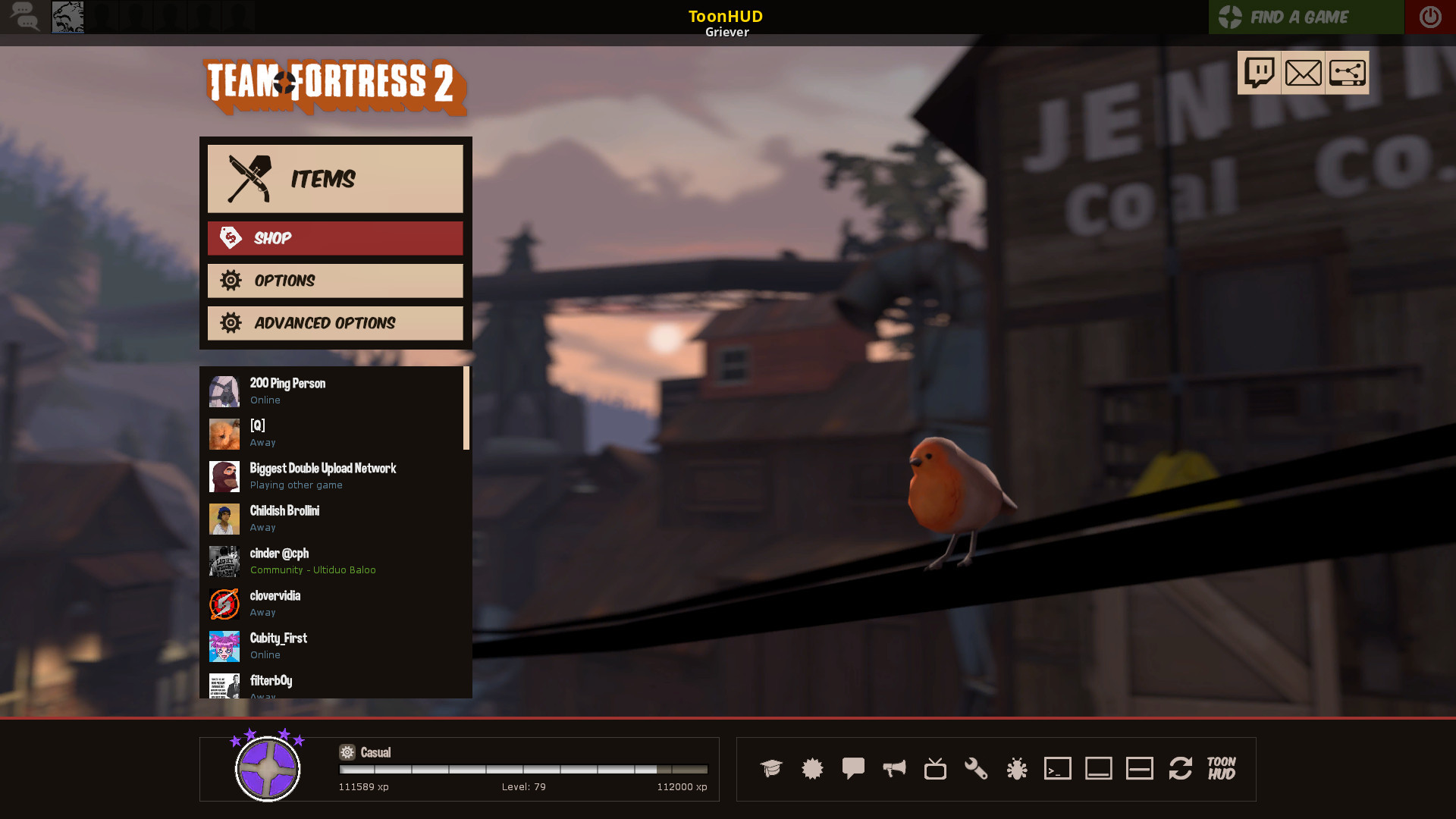Click the screenshot sharing icon

1347,72
